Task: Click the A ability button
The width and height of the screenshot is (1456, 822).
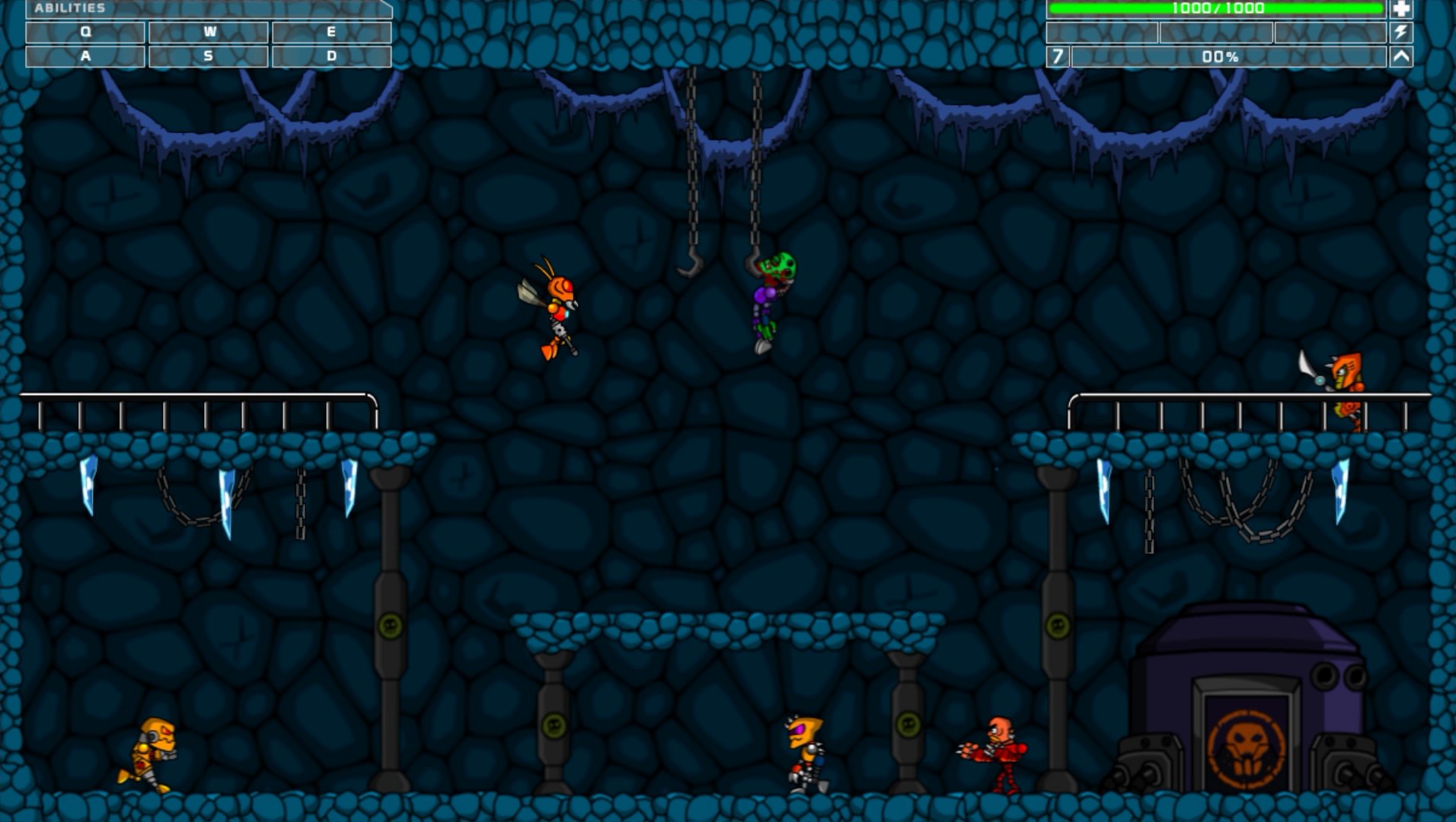Action: coord(85,55)
